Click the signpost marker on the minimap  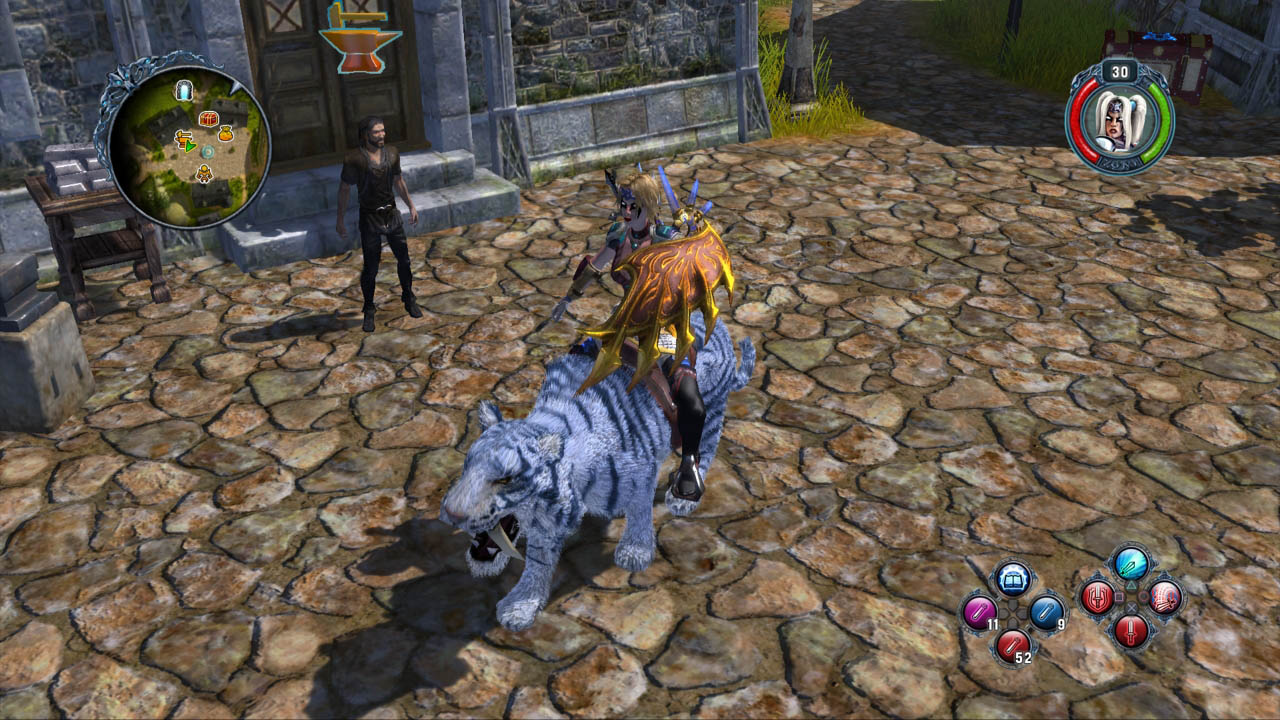tap(184, 139)
